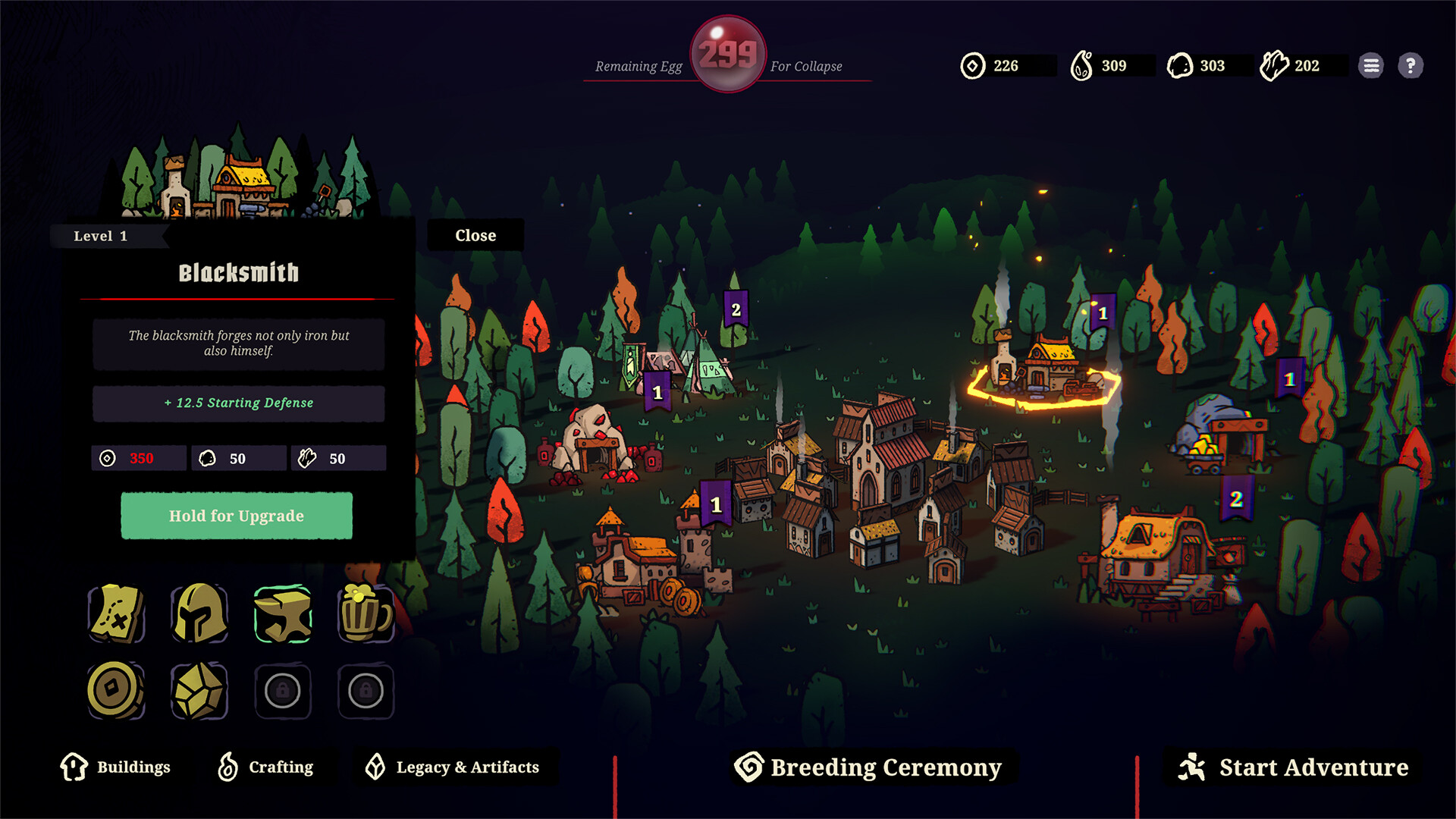Select the beer mug tavern icon
Screen dimensions: 1456x819
366,613
